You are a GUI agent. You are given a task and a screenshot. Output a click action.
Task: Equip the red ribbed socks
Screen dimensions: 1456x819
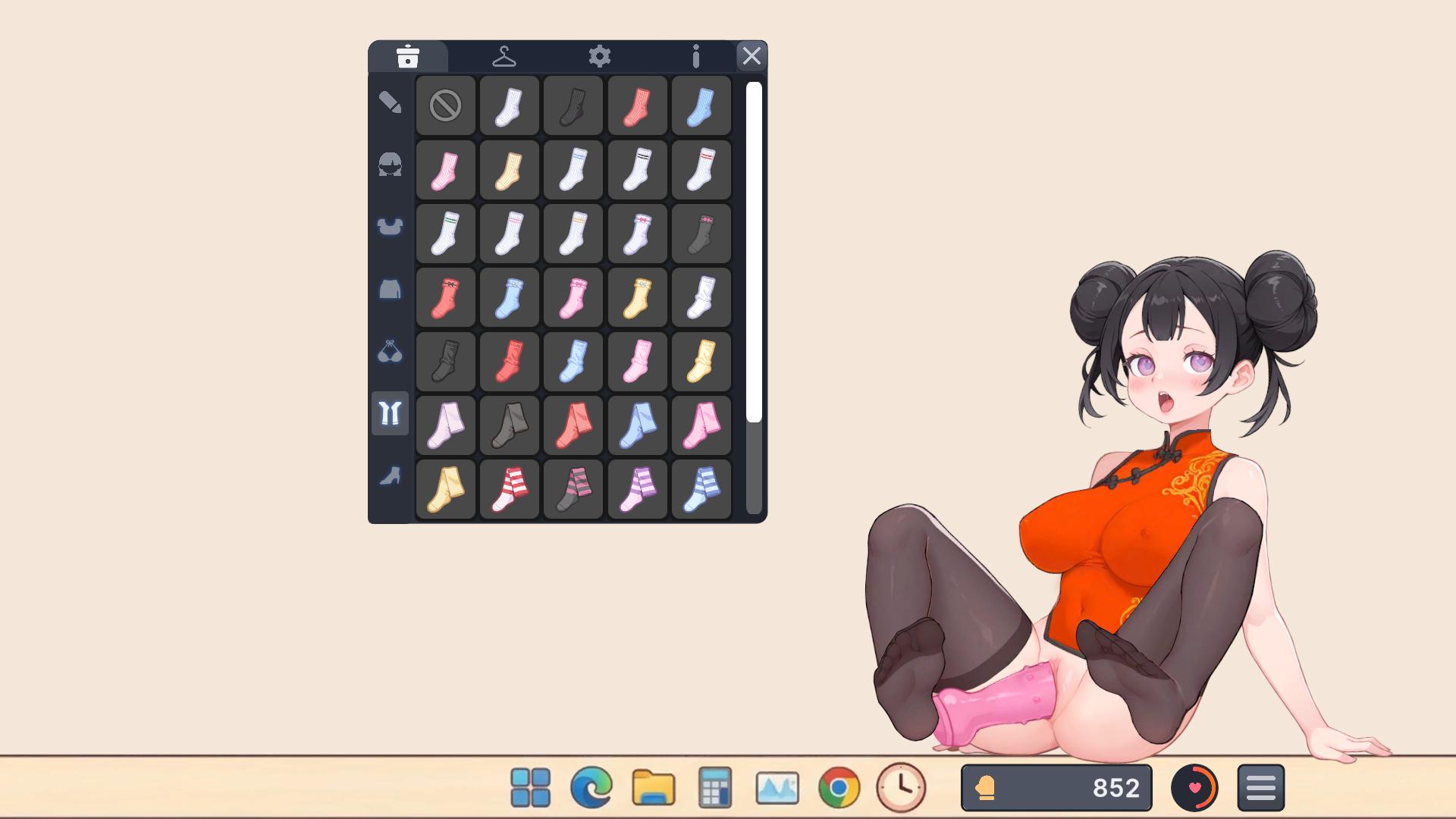[x=638, y=105]
